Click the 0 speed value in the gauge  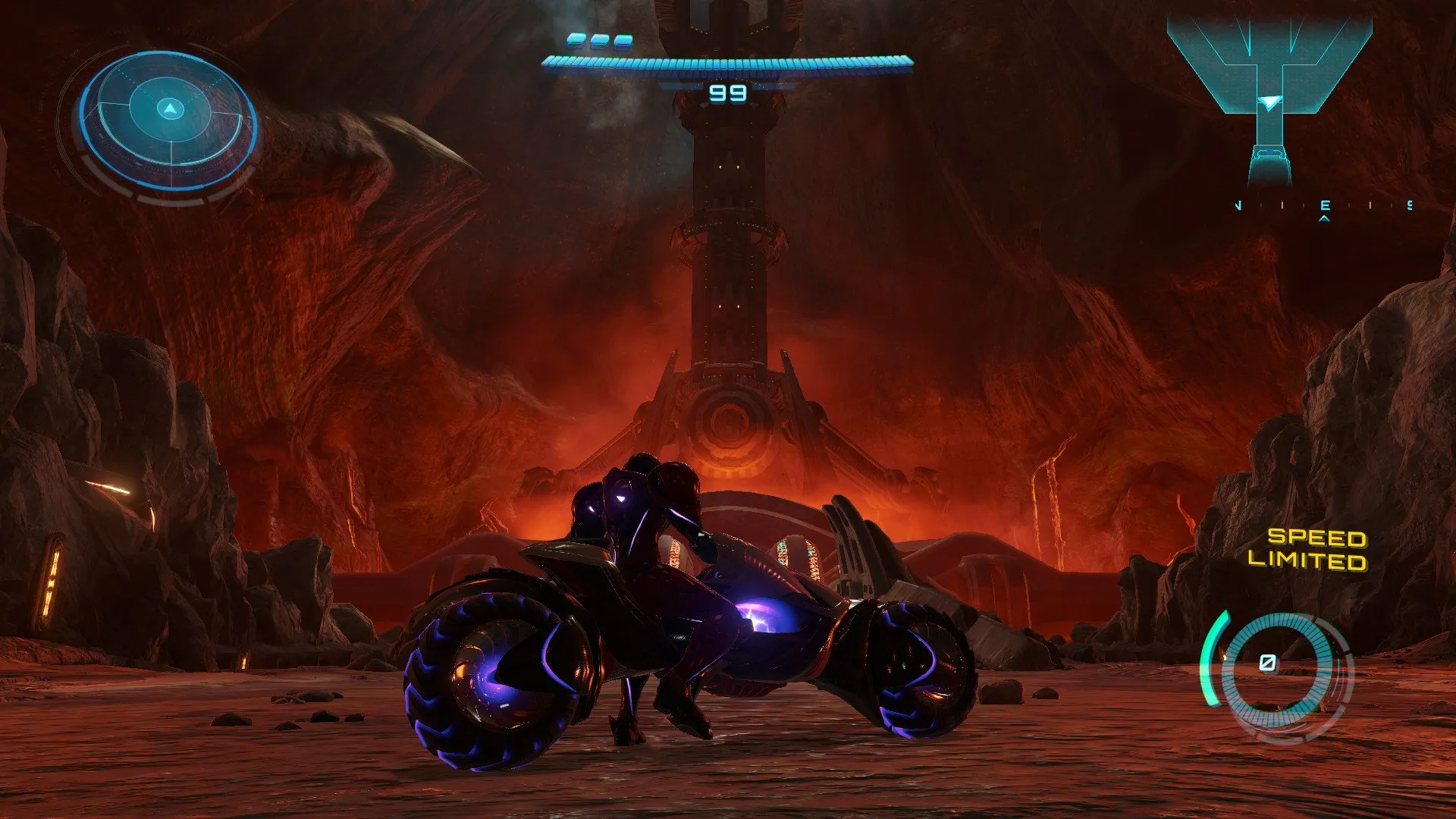pos(1267,662)
